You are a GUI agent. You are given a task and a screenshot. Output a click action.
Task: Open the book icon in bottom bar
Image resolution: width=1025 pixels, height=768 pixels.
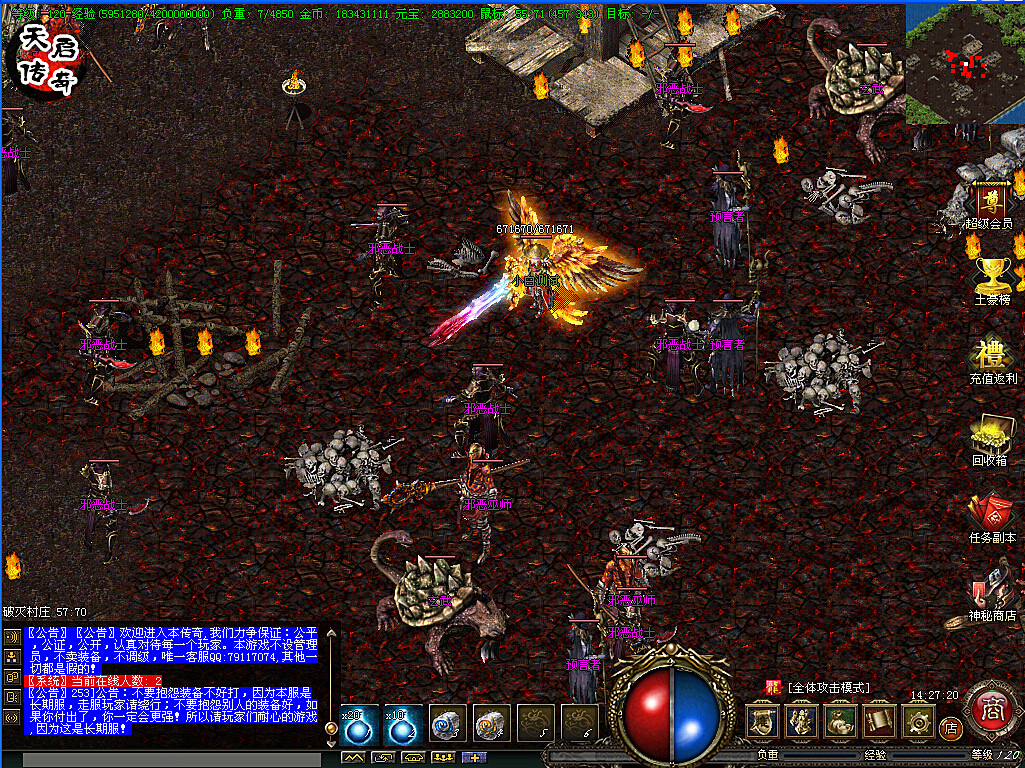tap(879, 720)
